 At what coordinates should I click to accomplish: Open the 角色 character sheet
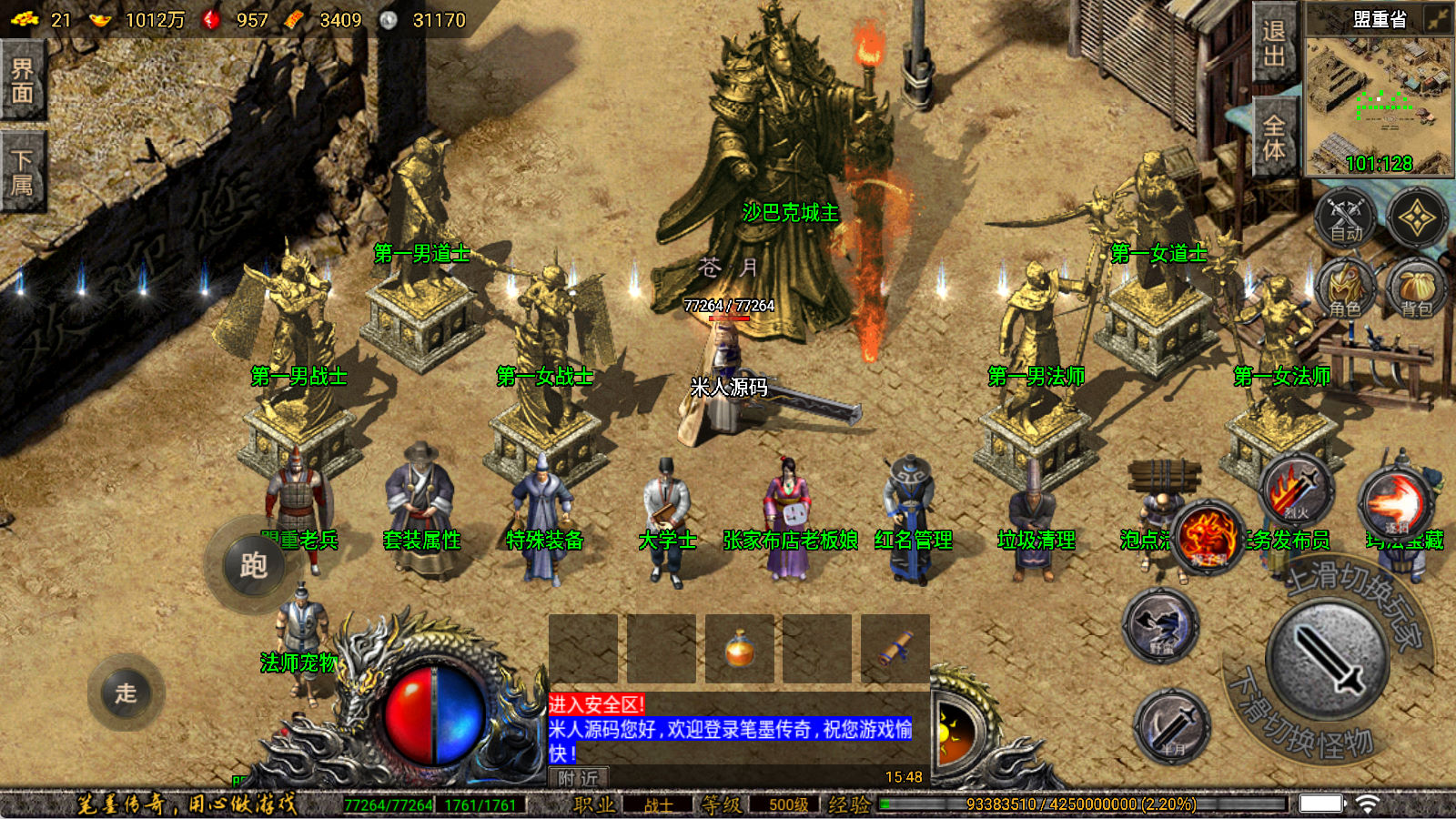1345,289
